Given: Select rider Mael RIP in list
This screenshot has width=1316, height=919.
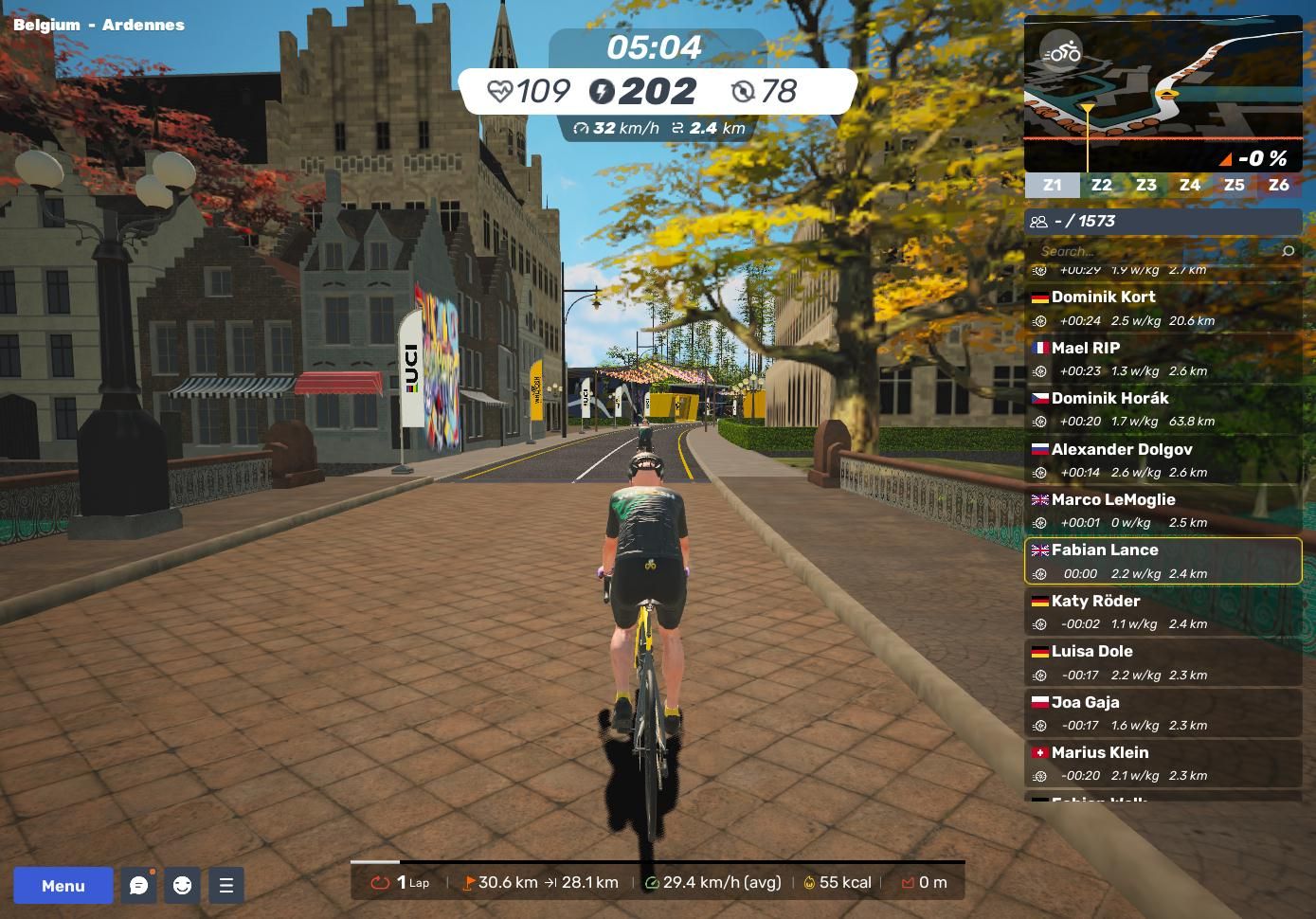Looking at the screenshot, I should tap(1163, 359).
